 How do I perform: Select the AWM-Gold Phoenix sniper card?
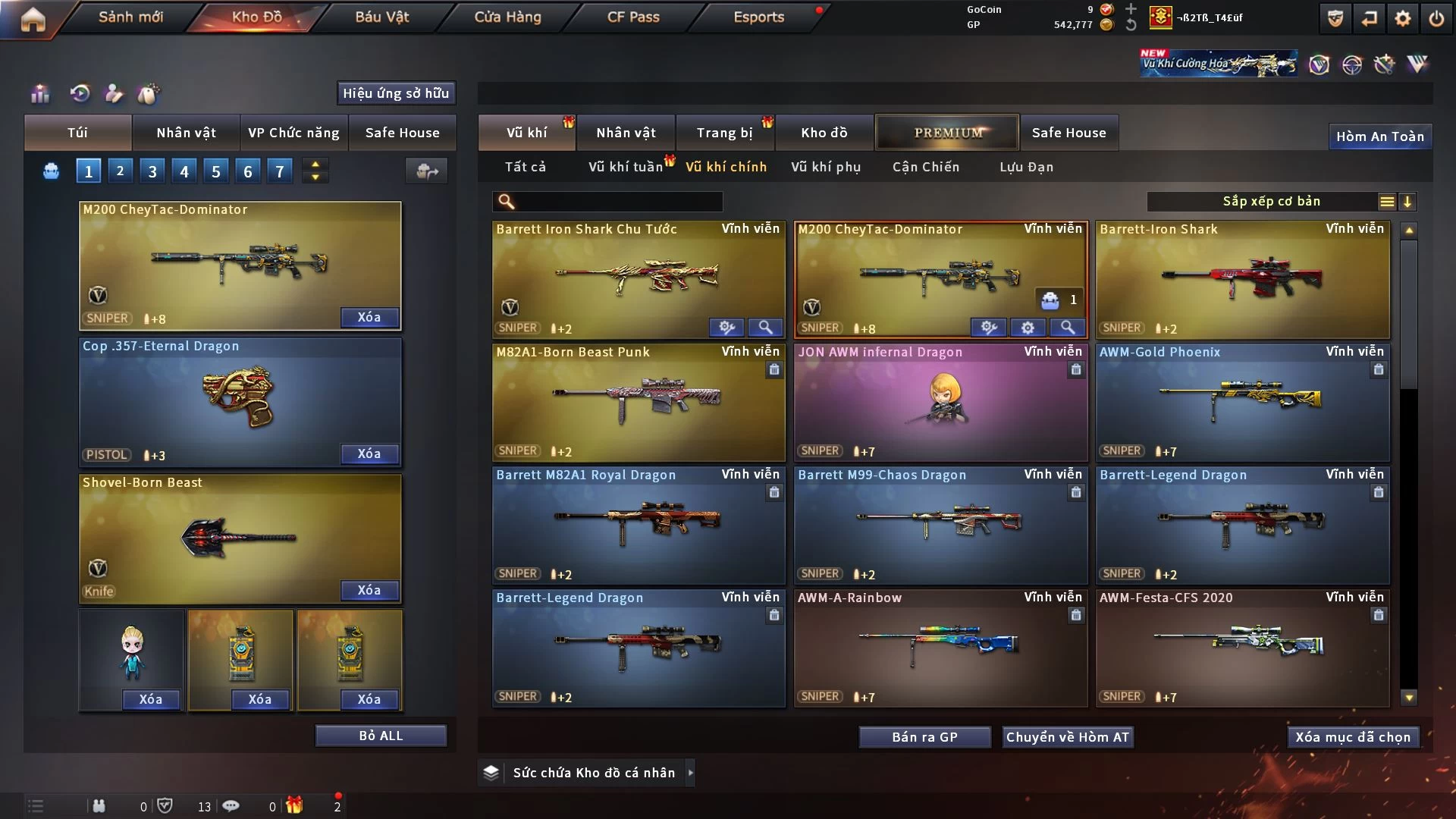point(1242,403)
